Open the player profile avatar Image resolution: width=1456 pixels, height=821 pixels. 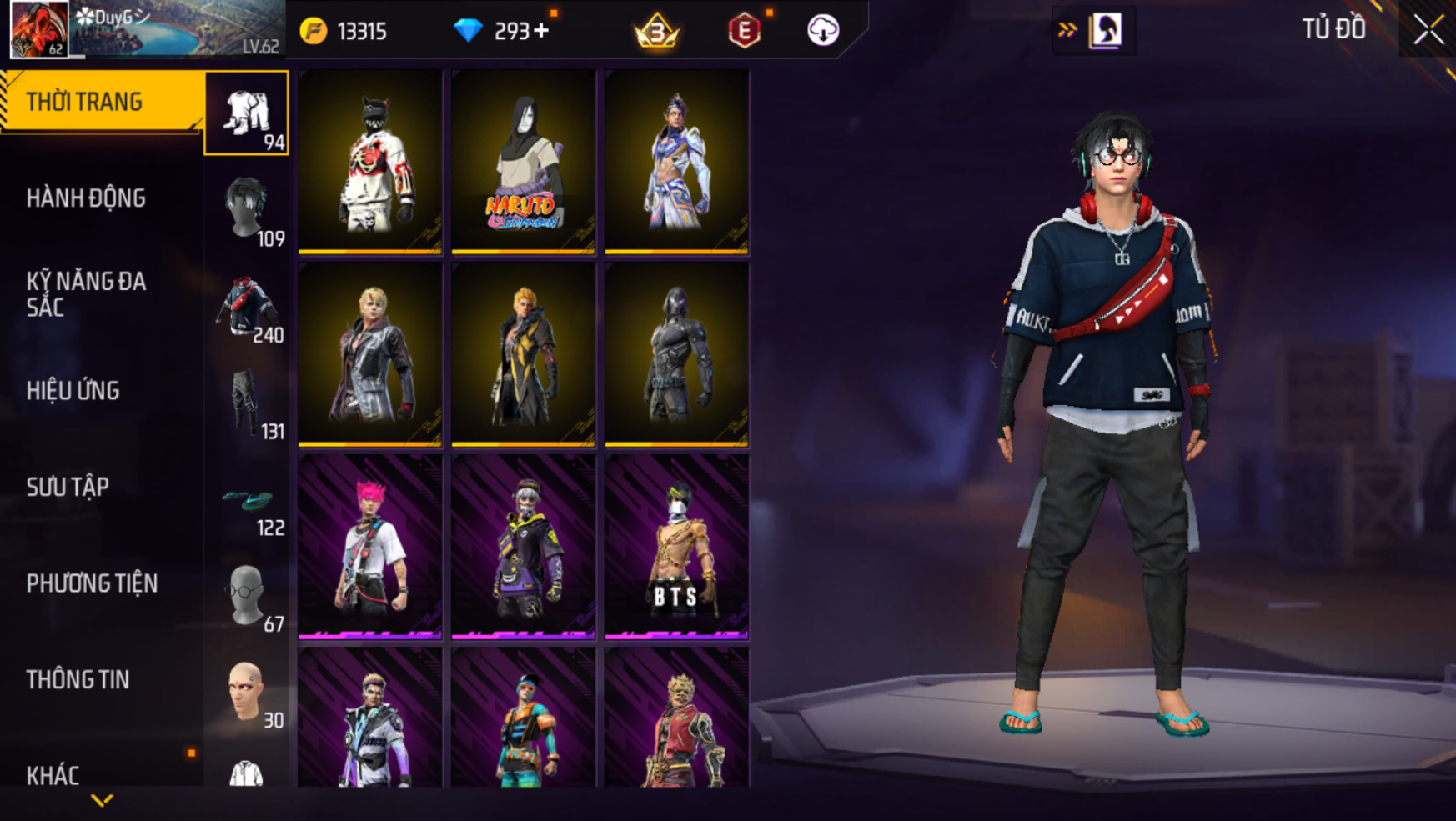click(x=38, y=29)
